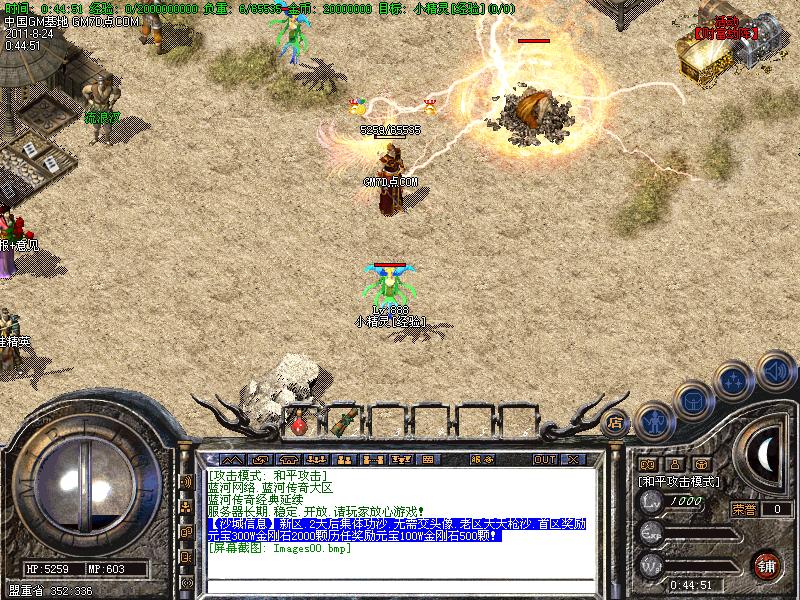Click the 荣誉 honor label
The width and height of the screenshot is (800, 600).
pyautogui.click(x=743, y=509)
